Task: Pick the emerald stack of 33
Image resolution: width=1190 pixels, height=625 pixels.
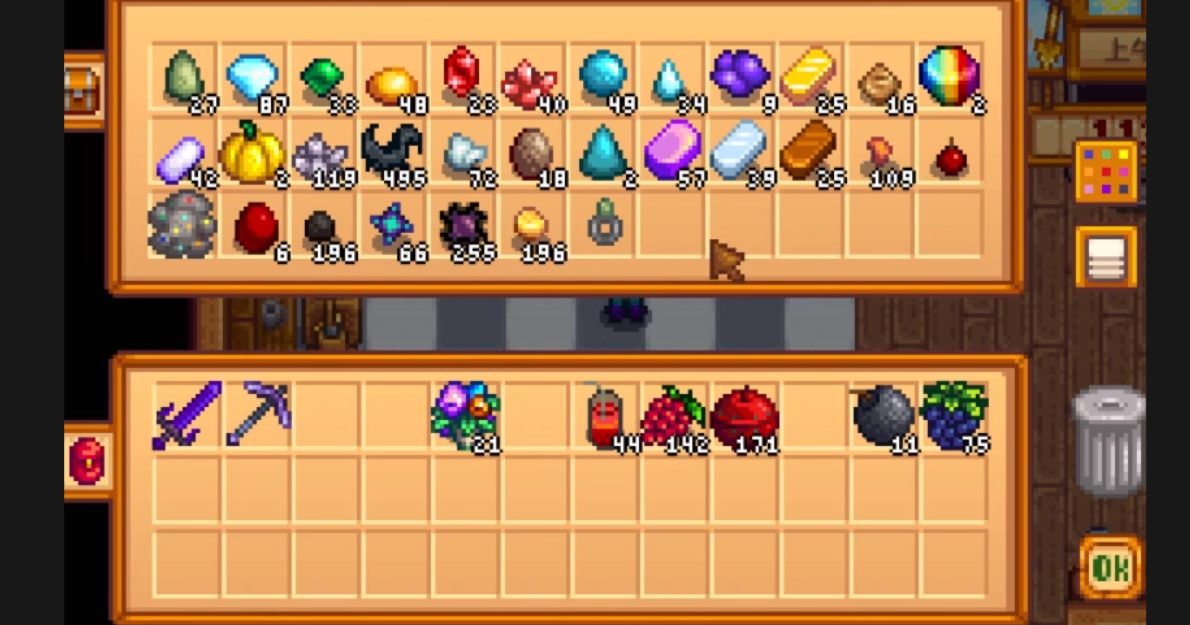Action: (x=322, y=78)
